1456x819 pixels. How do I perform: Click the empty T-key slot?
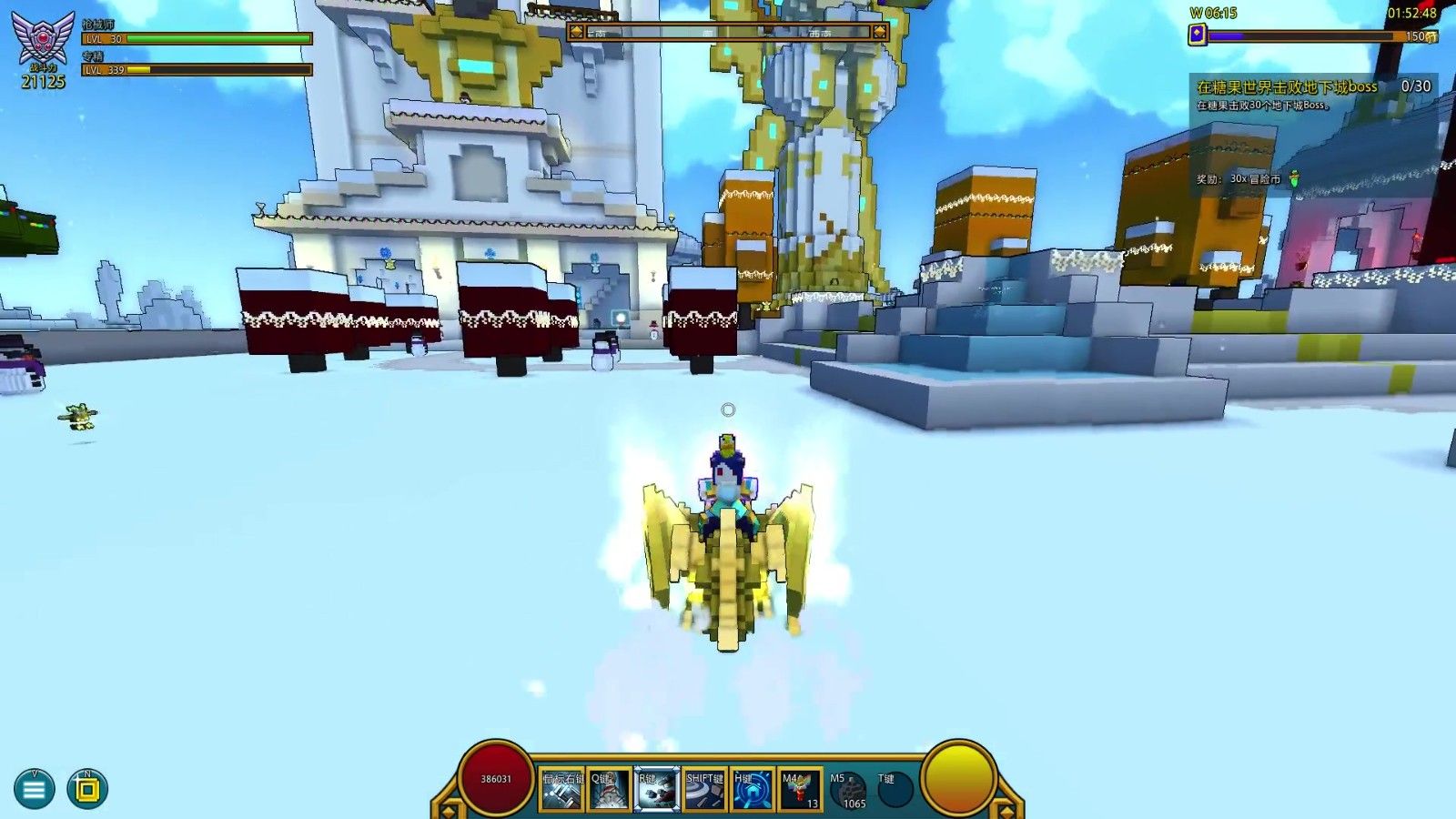895,790
